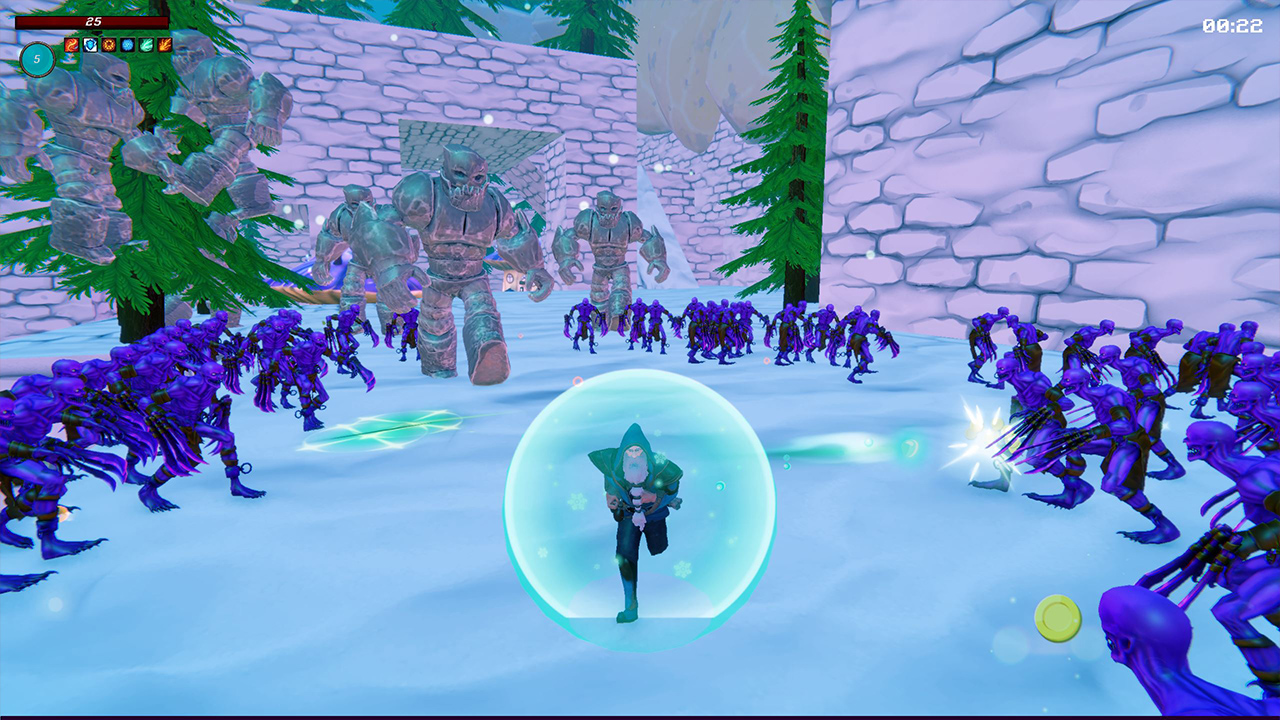Open the ability bar under the health meter
The height and width of the screenshot is (720, 1280).
click(117, 45)
